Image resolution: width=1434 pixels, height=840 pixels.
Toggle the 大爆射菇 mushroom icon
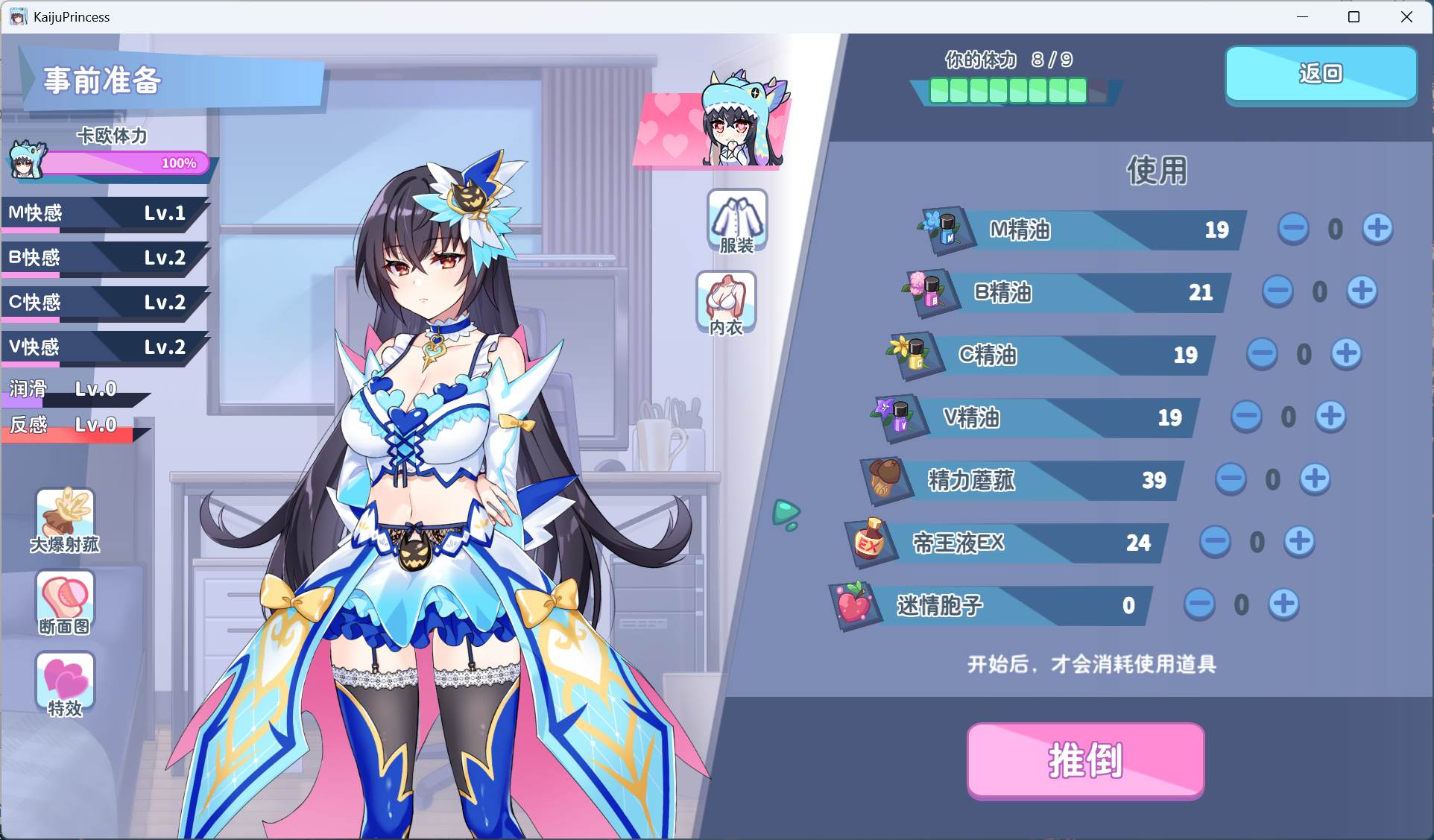66,521
